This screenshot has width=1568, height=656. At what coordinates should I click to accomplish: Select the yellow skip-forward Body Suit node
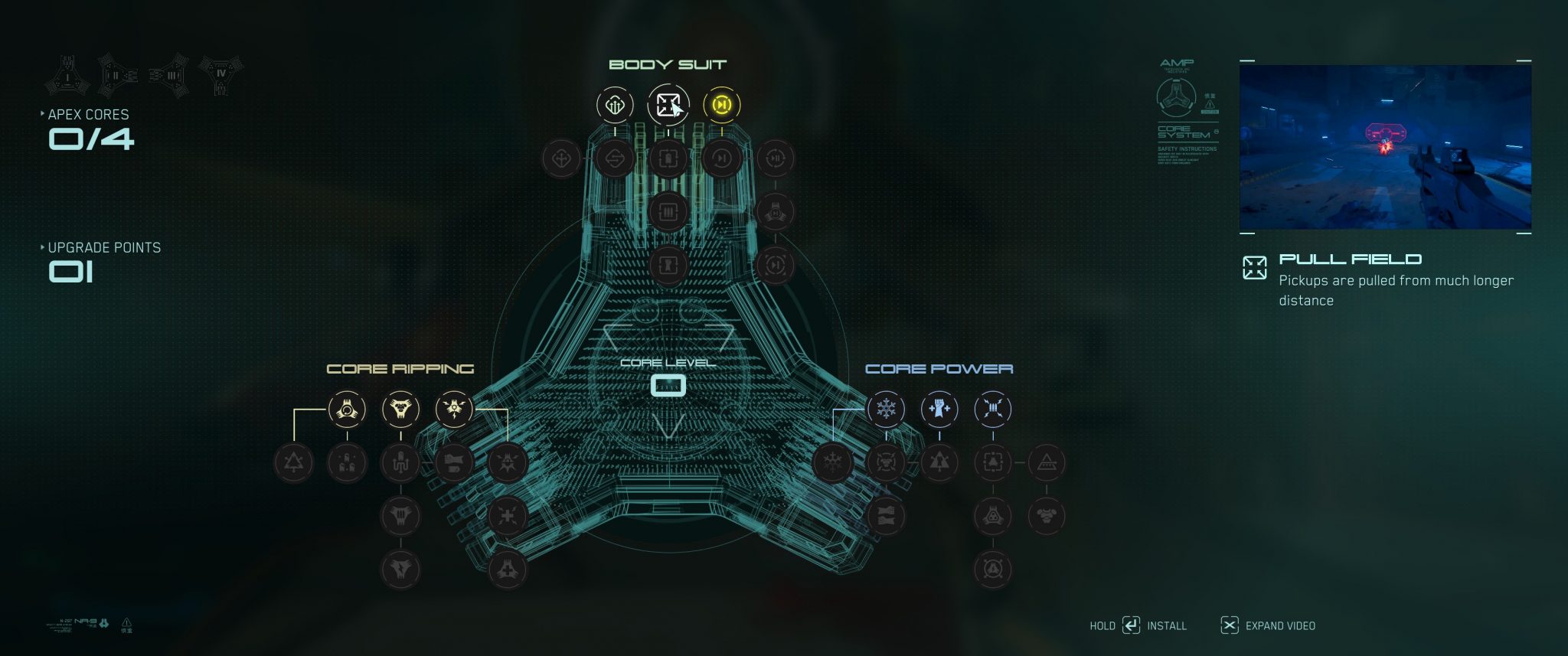(x=721, y=105)
